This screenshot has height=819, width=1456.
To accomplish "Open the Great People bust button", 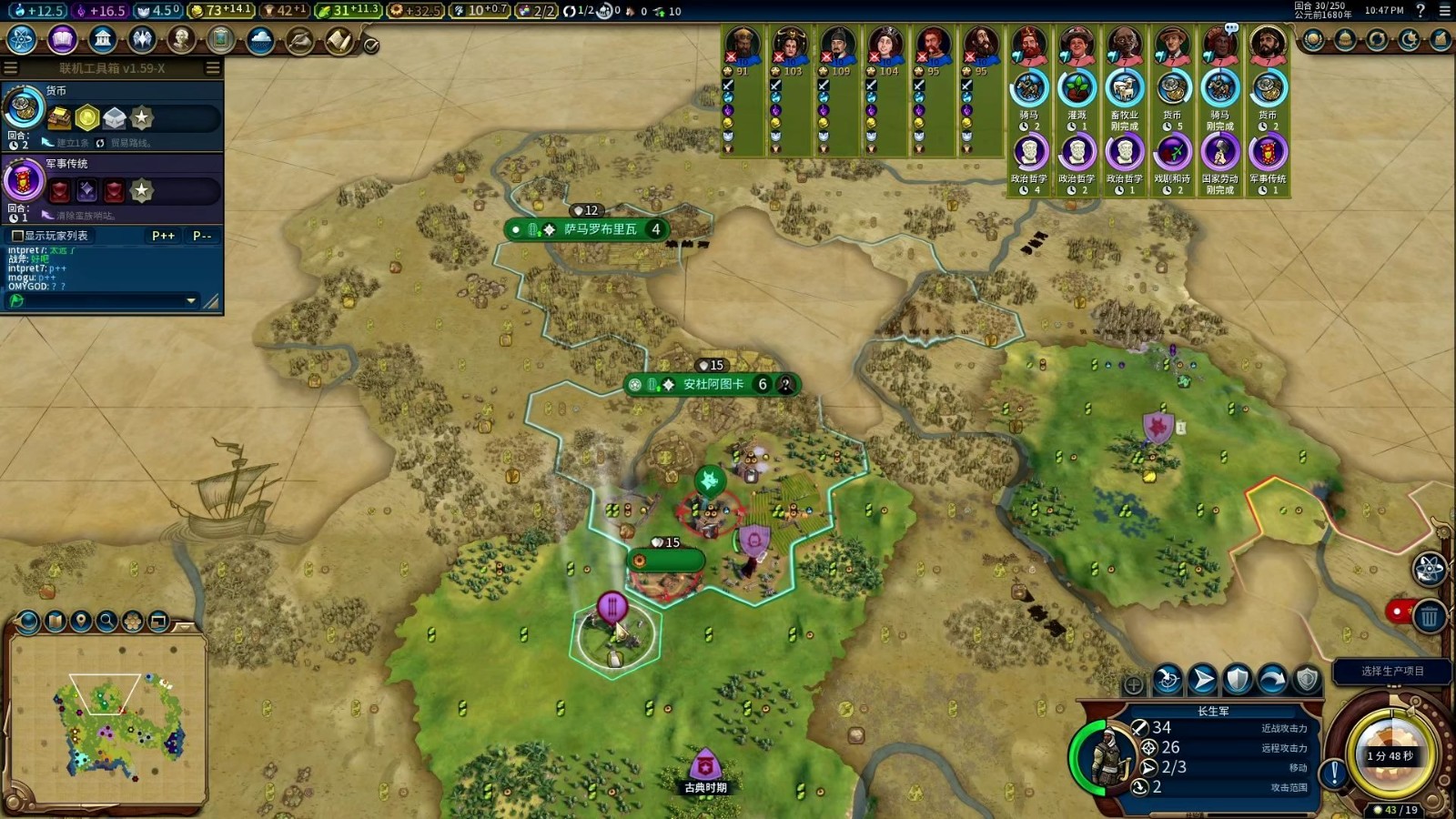I will [x=181, y=40].
